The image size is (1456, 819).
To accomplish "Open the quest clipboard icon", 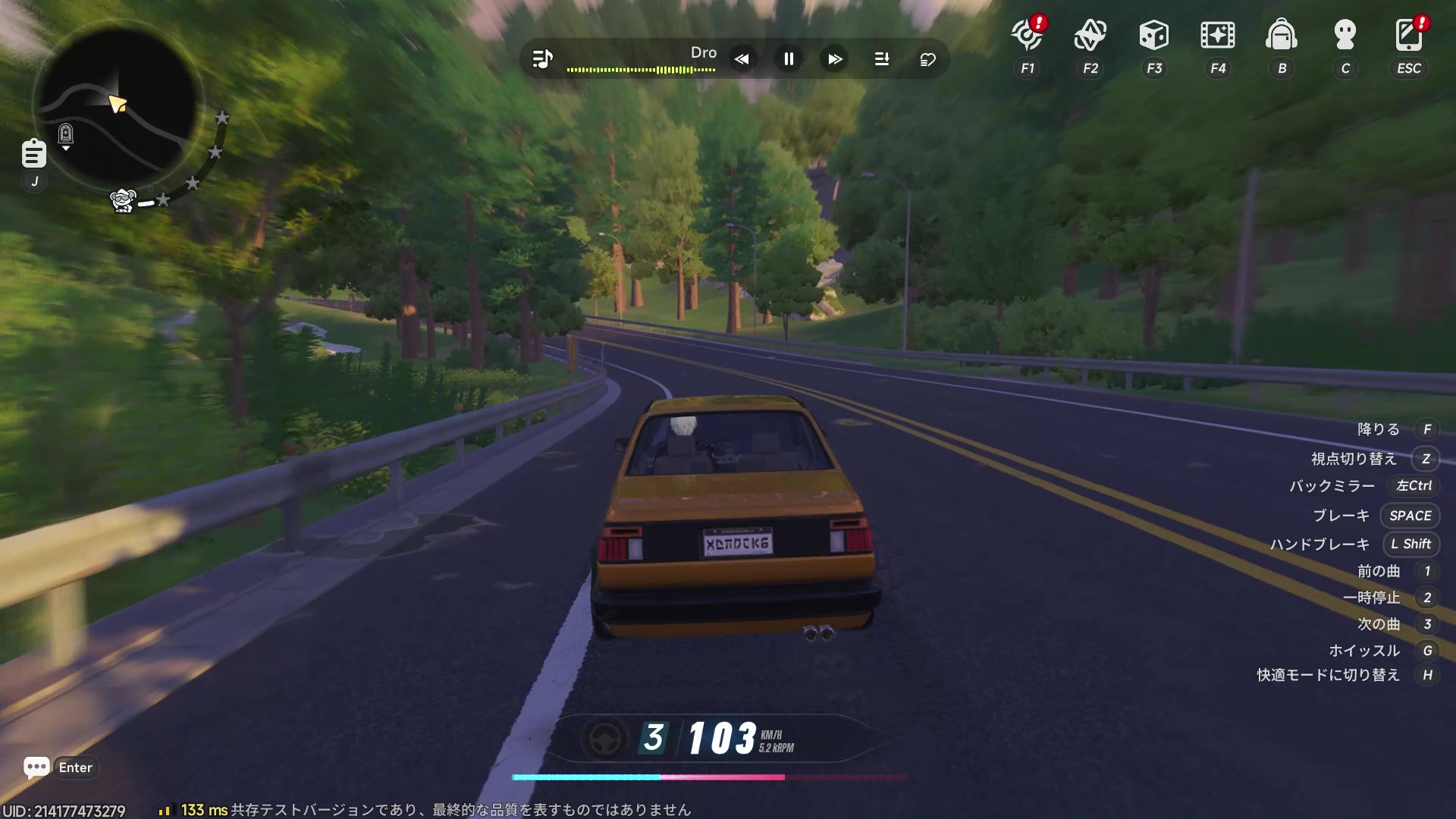I will tap(33, 153).
